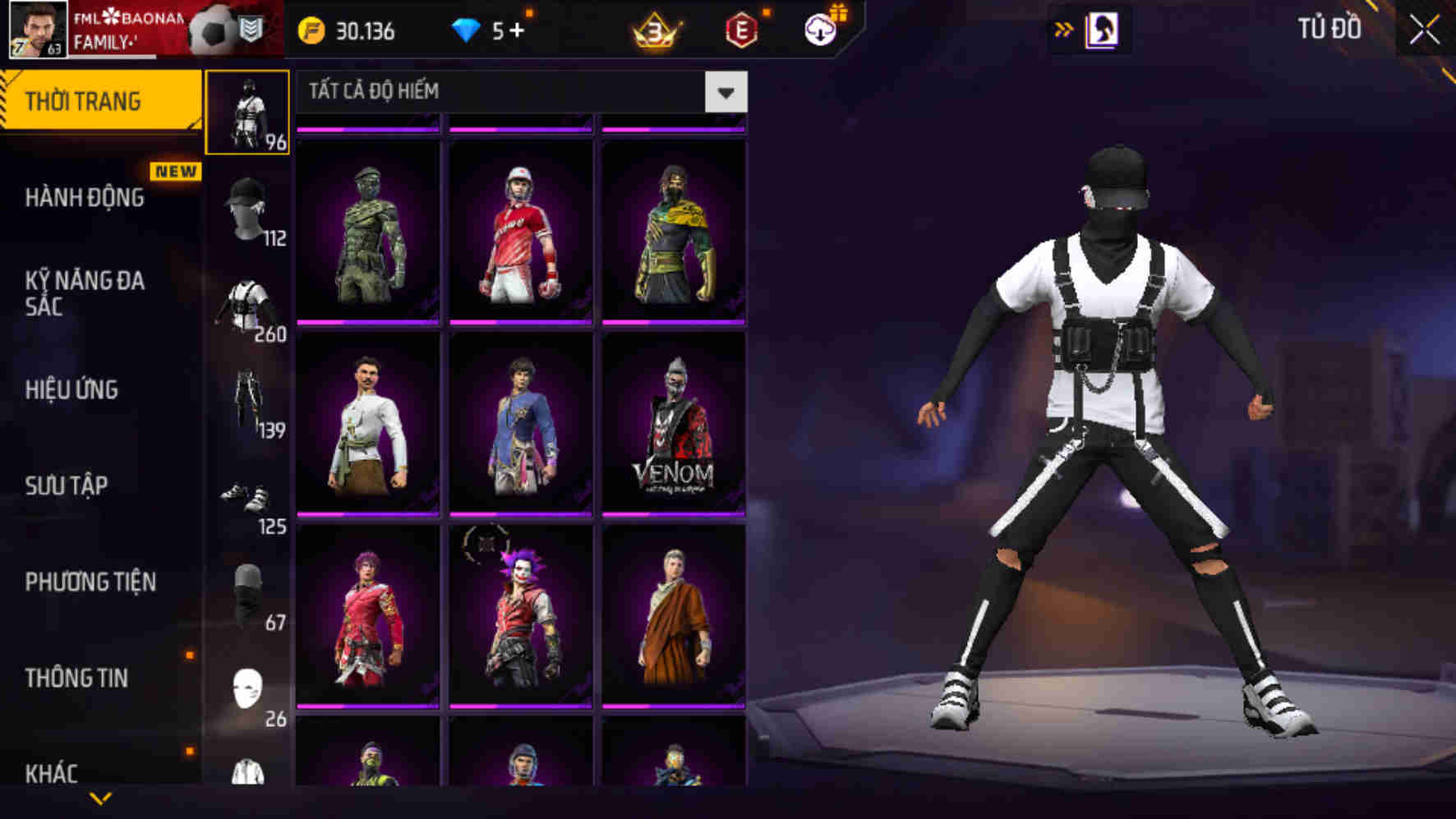
Task: Switch to the HÀNH ĐỘNG tab with NEW badge
Action: click(x=85, y=198)
